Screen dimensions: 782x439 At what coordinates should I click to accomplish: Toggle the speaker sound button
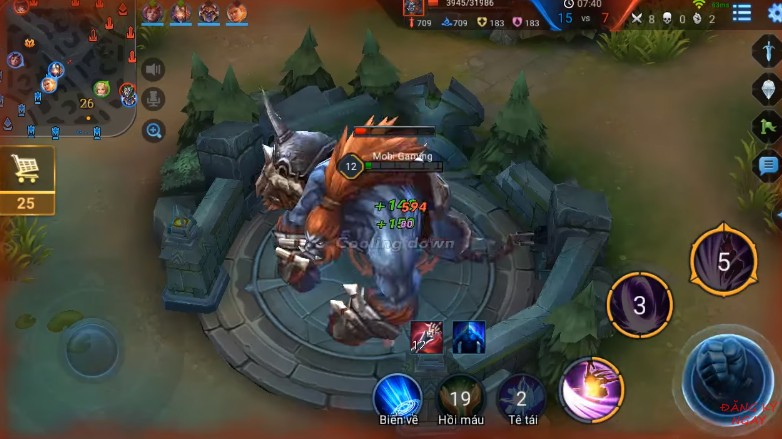point(153,69)
